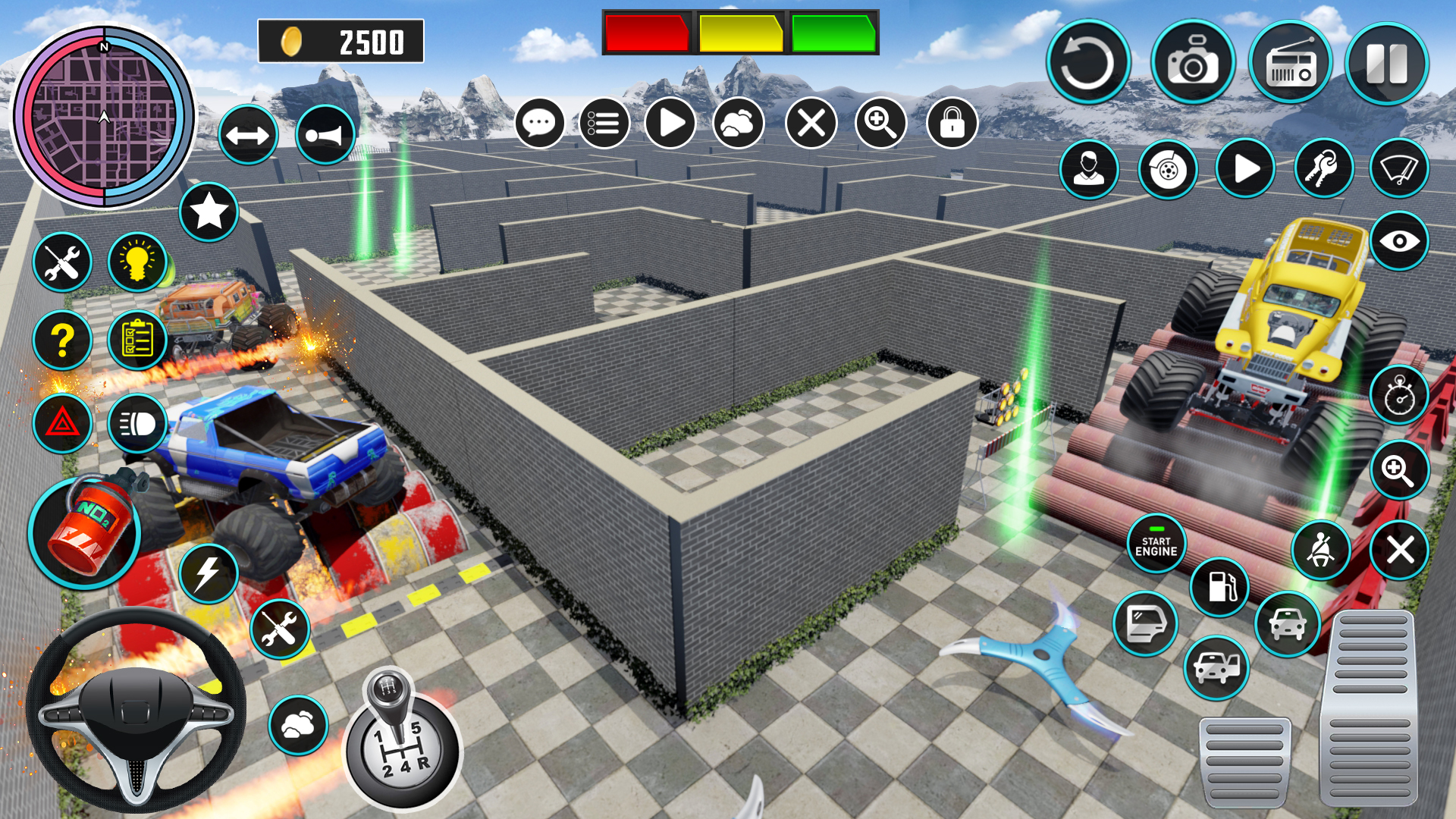Open the list menu at top center
The width and height of the screenshot is (1456, 819).
pyautogui.click(x=603, y=124)
